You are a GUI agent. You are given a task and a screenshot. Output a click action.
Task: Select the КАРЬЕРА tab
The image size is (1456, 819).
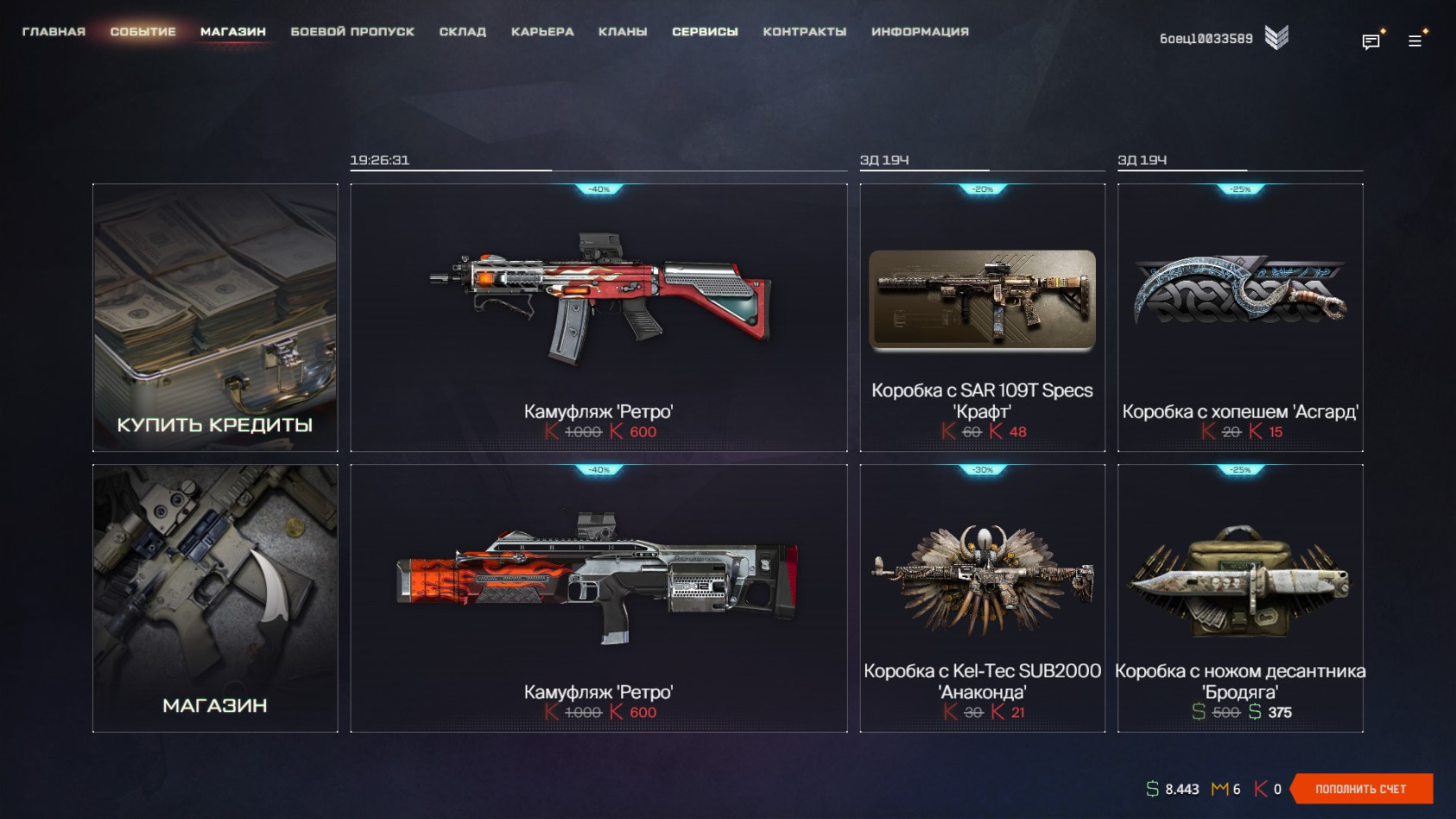(542, 32)
